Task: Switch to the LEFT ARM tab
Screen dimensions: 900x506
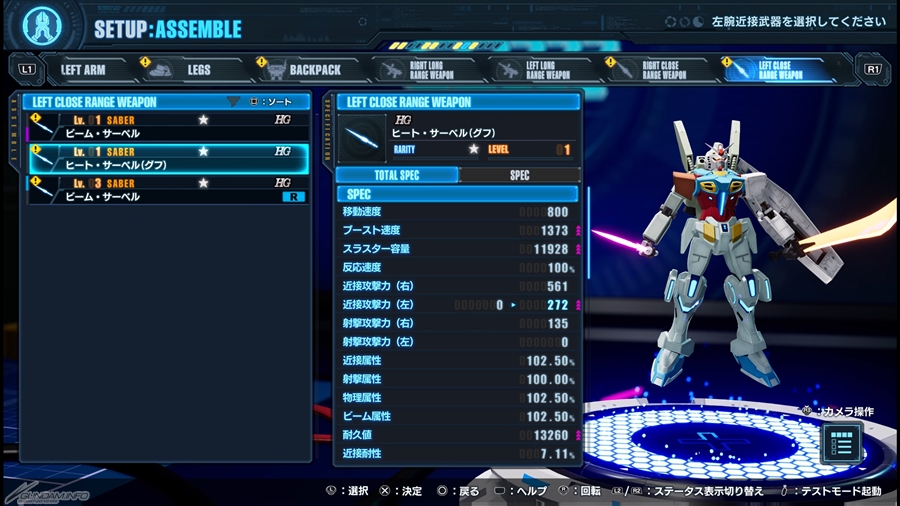Action: pos(83,70)
